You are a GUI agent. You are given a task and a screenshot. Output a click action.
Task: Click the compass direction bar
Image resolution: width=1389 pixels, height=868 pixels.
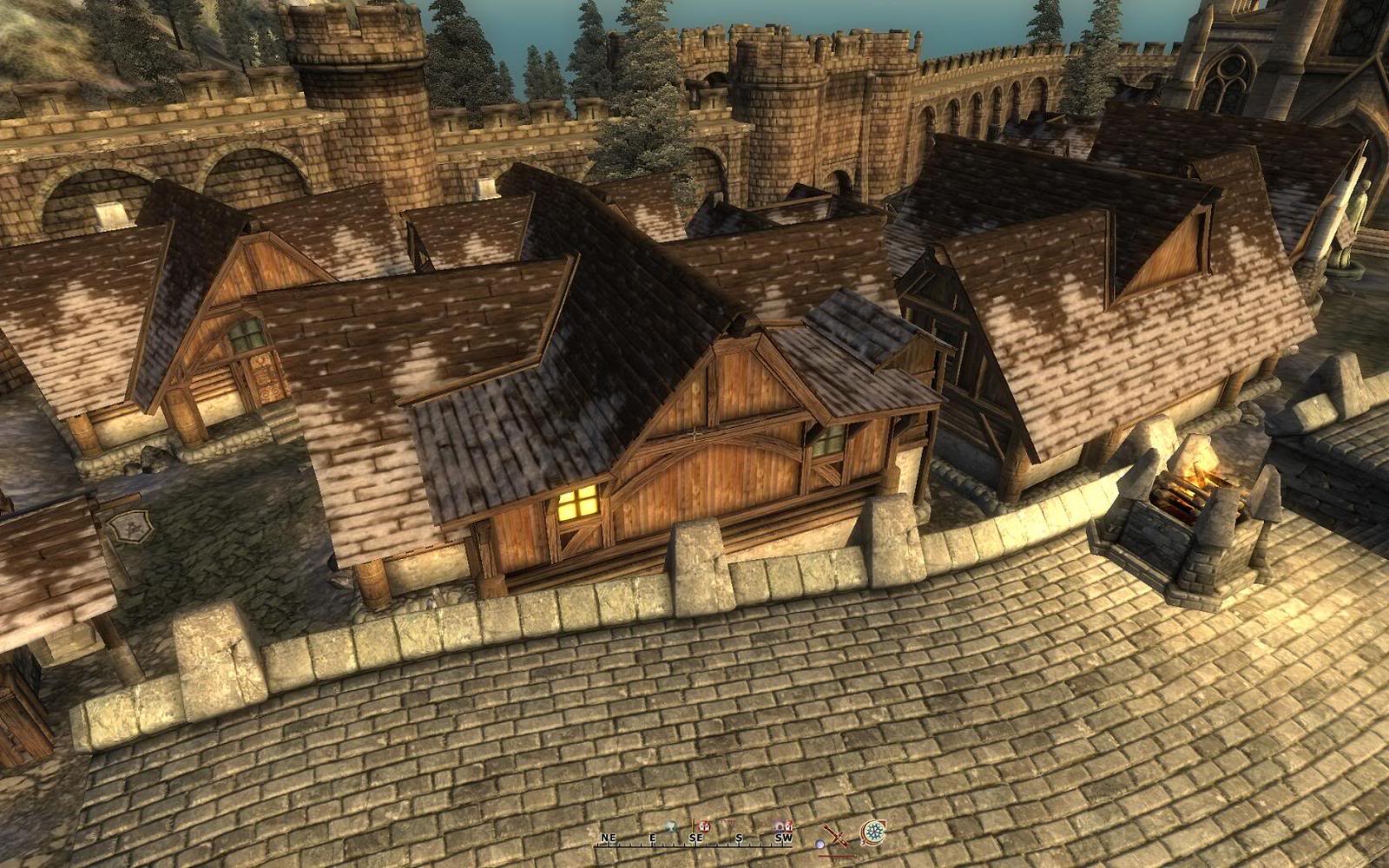[x=694, y=839]
